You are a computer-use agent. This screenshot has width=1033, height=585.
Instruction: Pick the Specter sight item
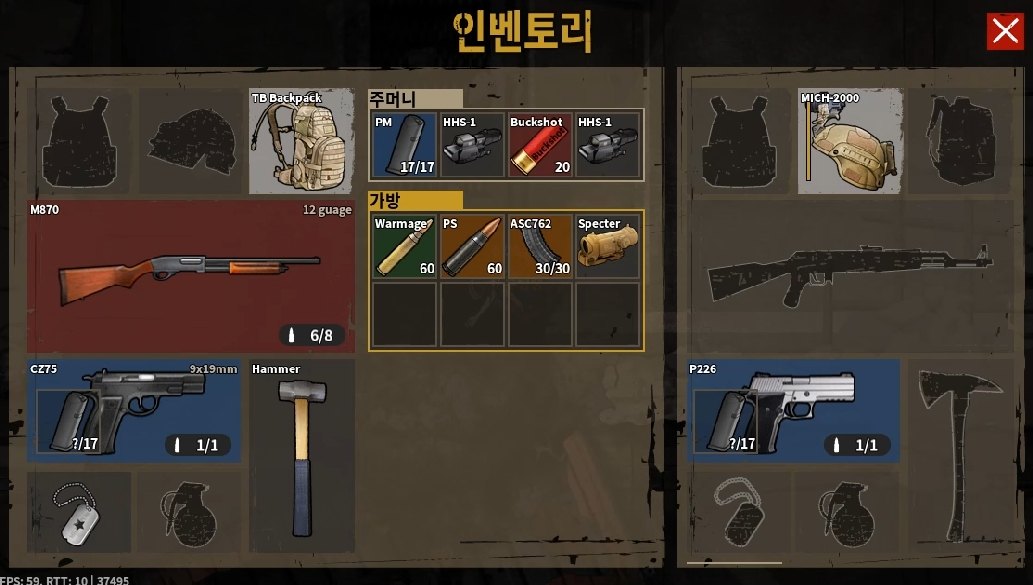tap(608, 246)
